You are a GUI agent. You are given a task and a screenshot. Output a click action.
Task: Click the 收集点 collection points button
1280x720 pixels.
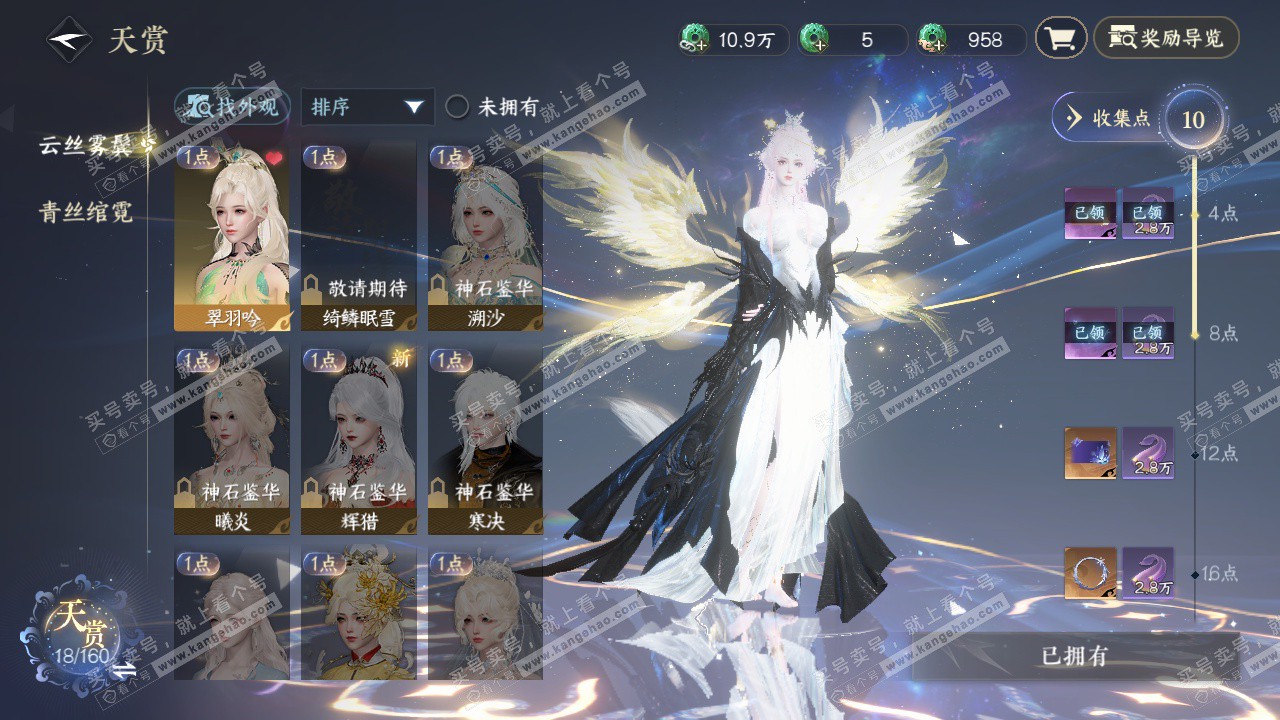click(1110, 118)
